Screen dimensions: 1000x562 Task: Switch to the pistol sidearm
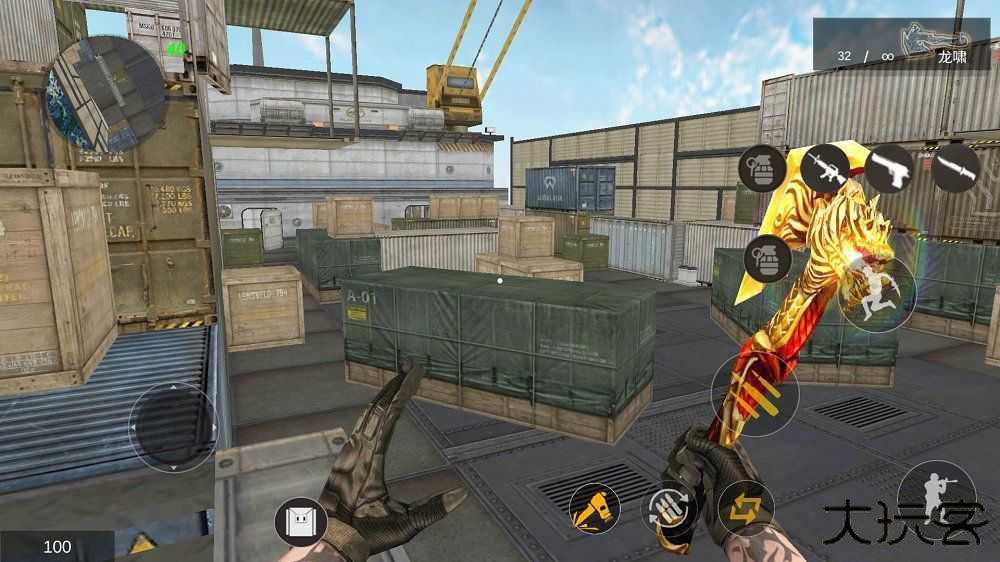coord(889,168)
